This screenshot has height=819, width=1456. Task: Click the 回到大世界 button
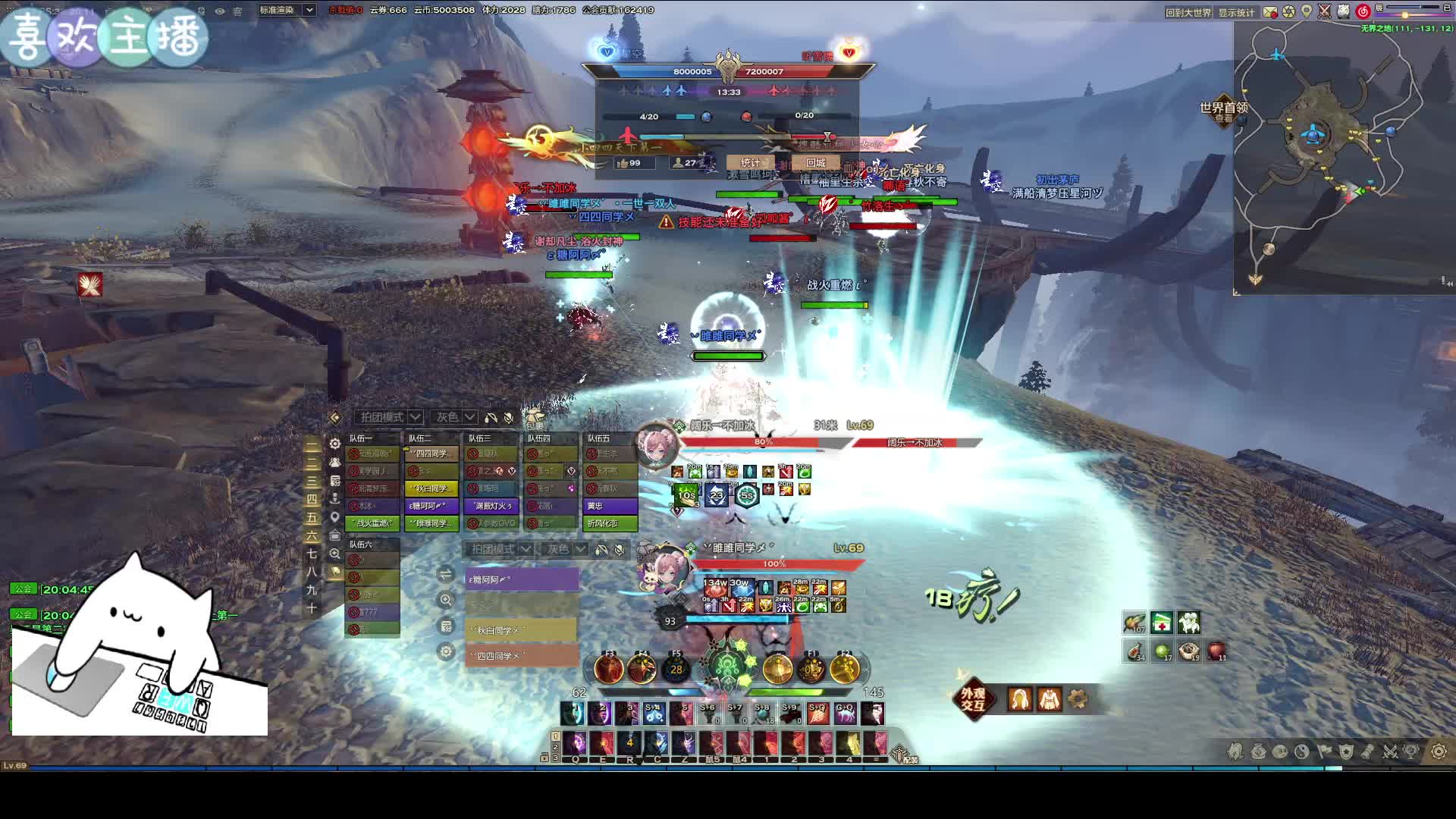(x=1188, y=12)
